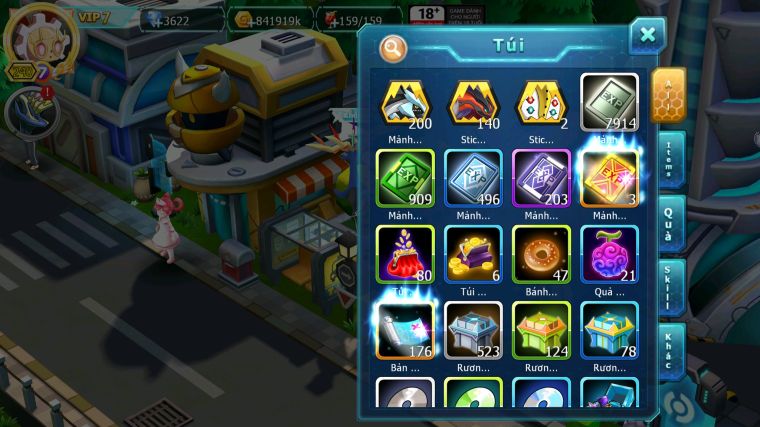Screen dimensions: 760x427
Task: Pick the purple EXP book with 203
Action: 541,178
